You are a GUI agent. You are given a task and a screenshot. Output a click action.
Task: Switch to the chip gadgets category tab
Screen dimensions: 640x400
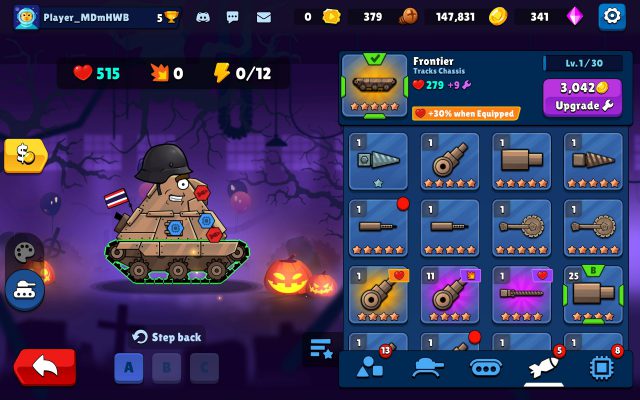[602, 367]
